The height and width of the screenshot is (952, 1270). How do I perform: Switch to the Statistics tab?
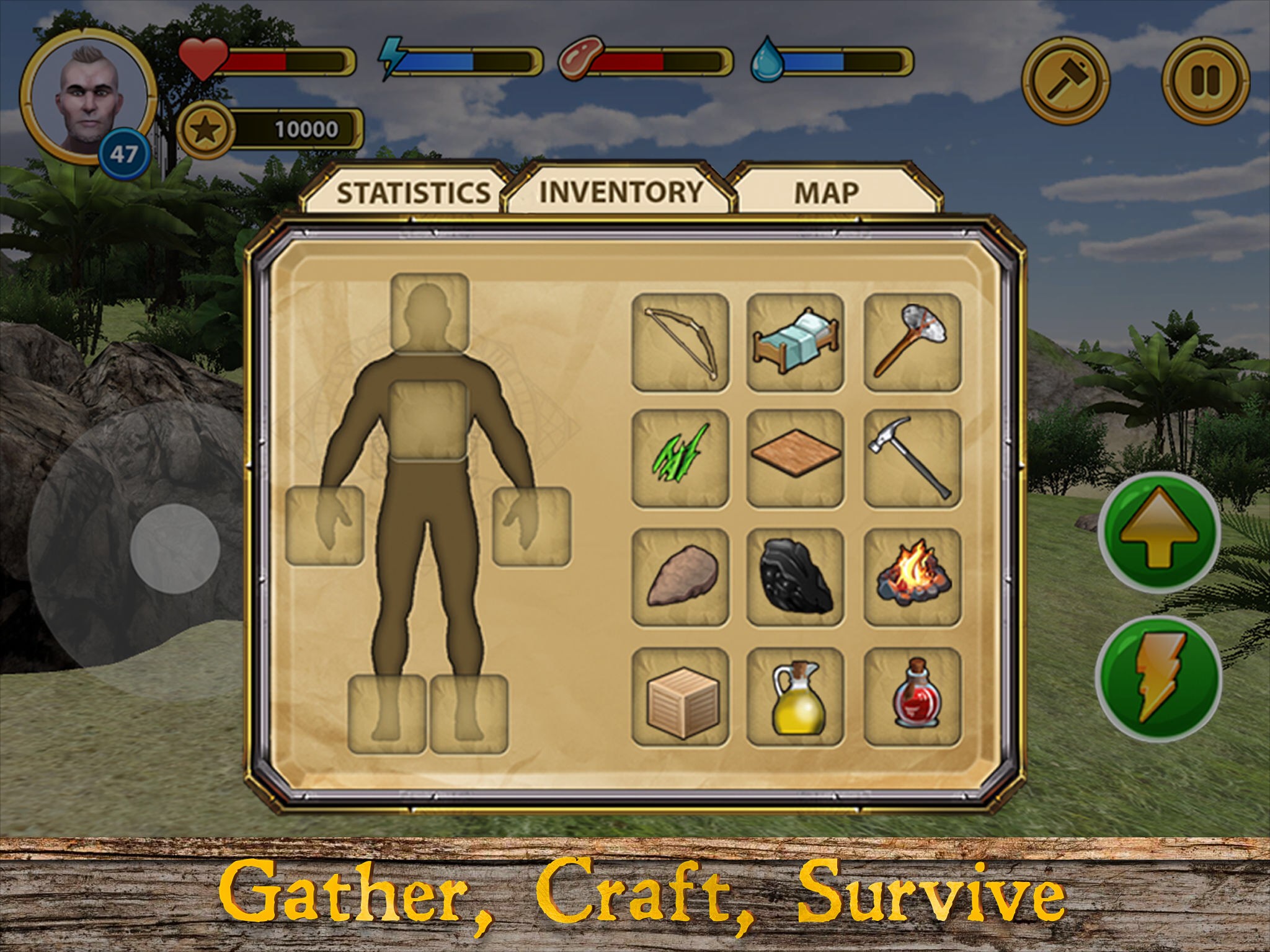412,192
